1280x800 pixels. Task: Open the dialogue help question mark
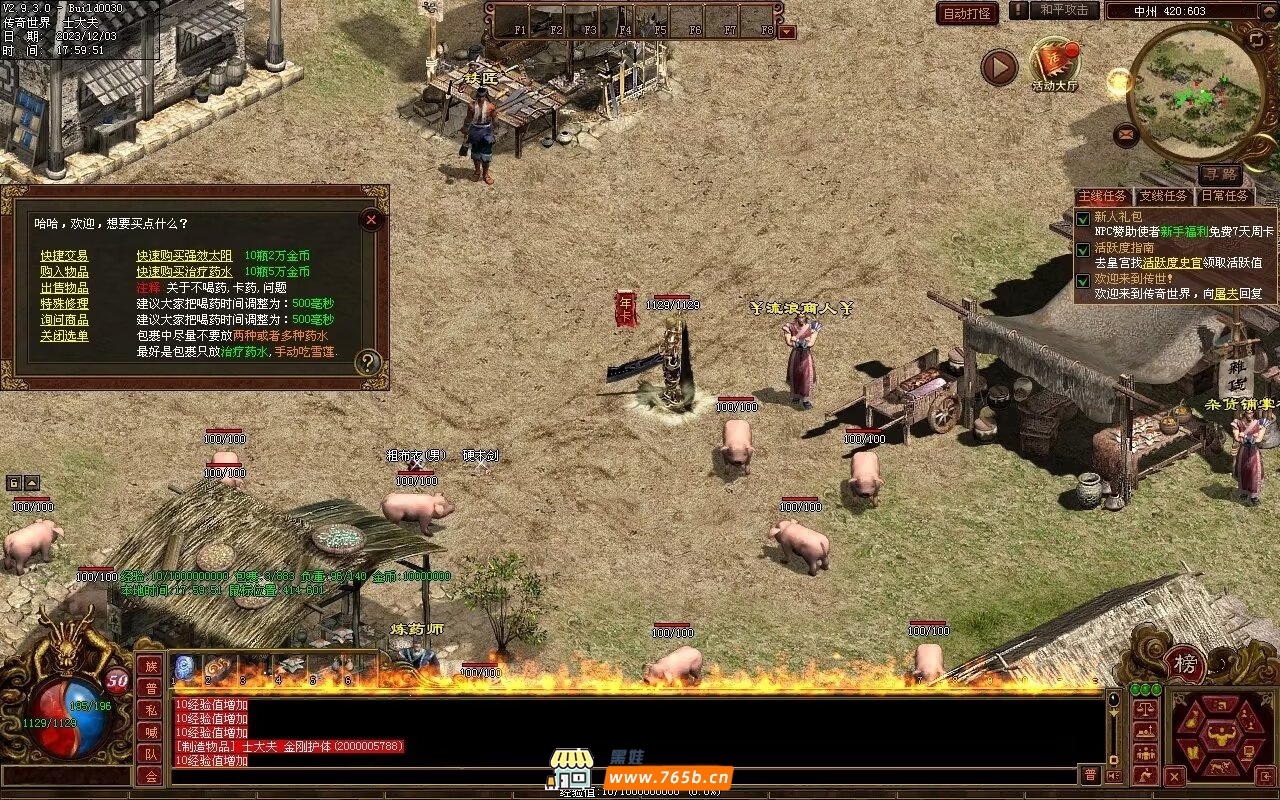369,362
